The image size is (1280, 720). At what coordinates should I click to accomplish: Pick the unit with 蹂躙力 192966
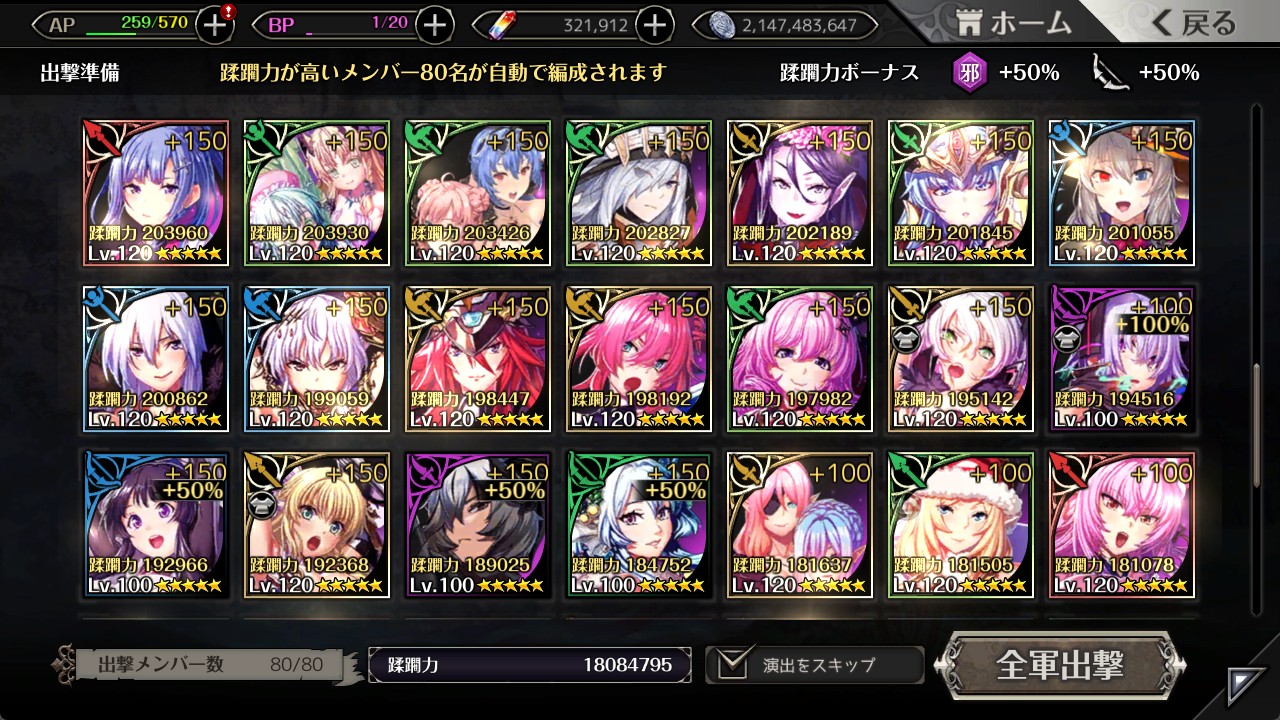[155, 525]
